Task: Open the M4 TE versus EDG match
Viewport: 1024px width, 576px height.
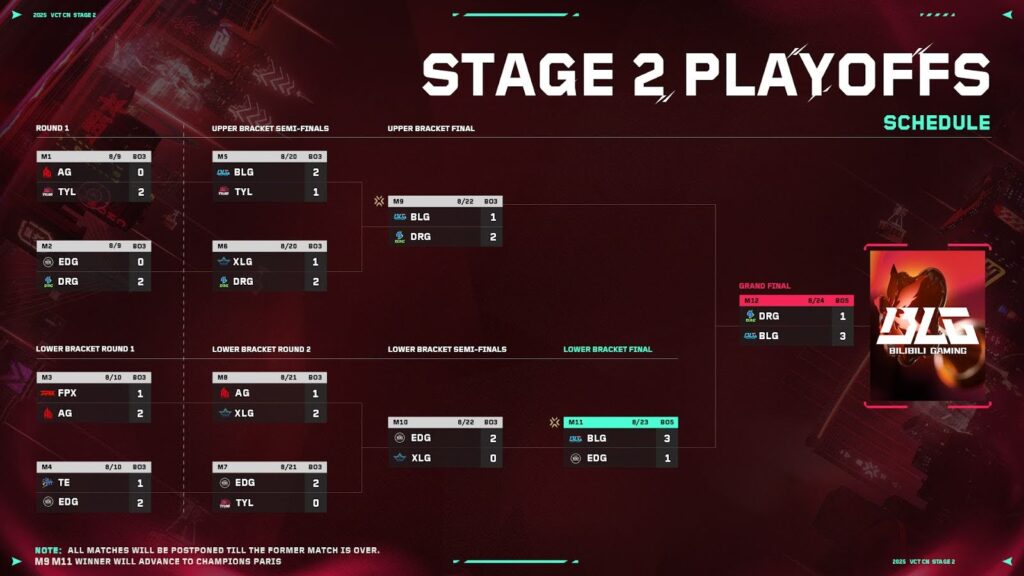Action: click(94, 488)
